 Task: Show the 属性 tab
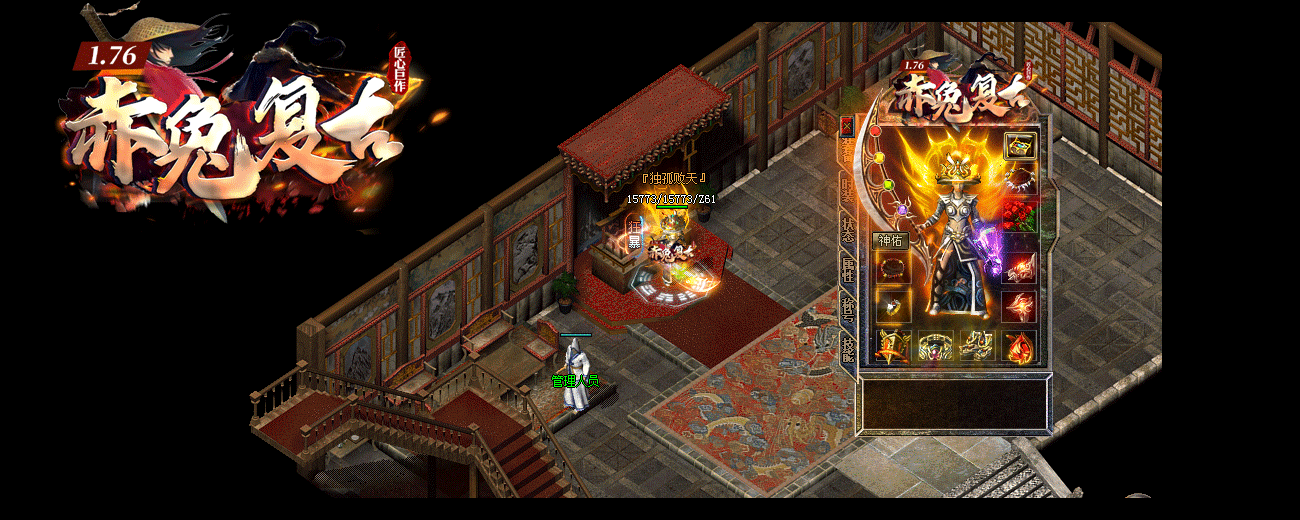pyautogui.click(x=848, y=267)
